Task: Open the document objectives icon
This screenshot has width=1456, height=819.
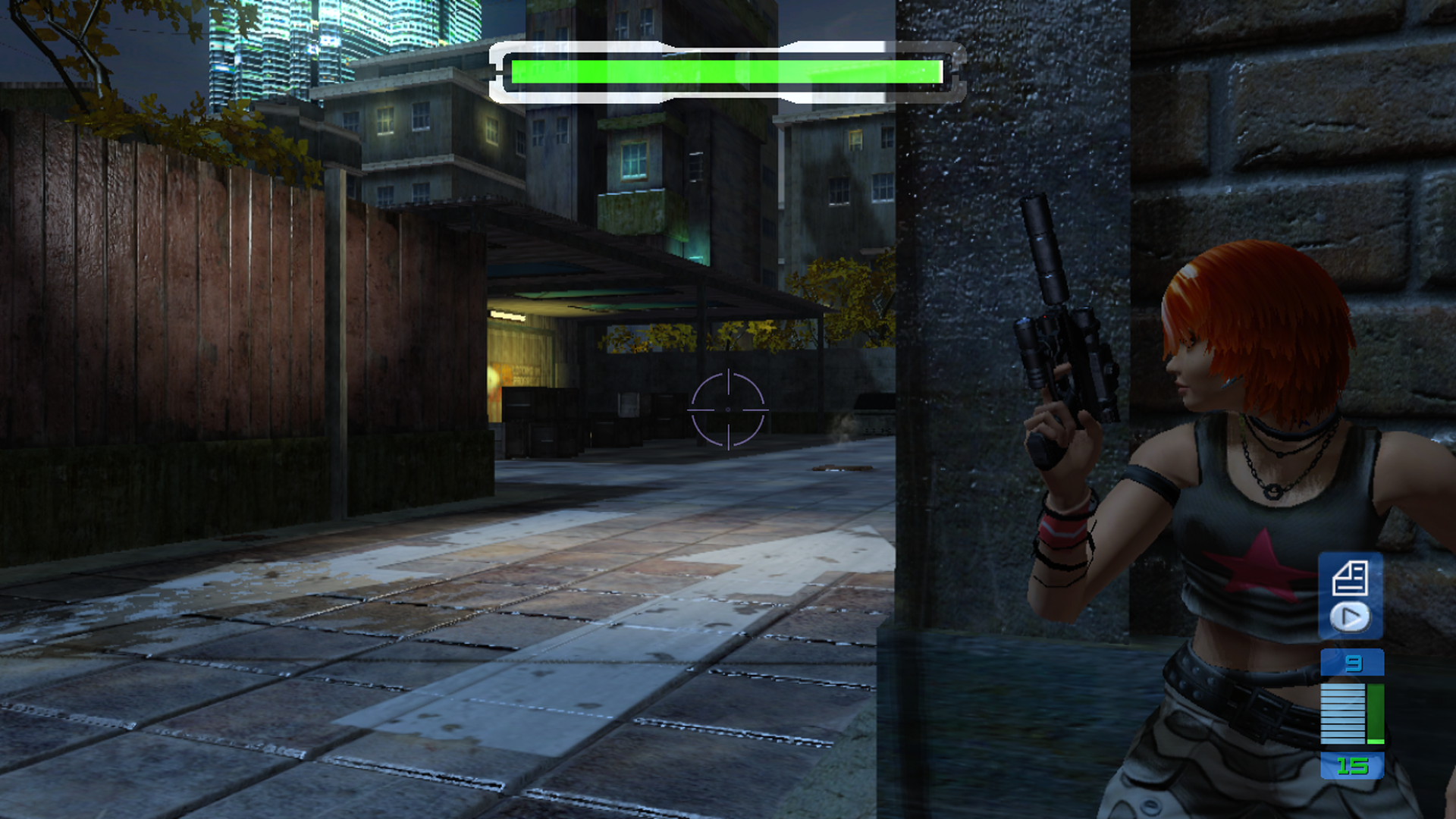Action: [1350, 578]
